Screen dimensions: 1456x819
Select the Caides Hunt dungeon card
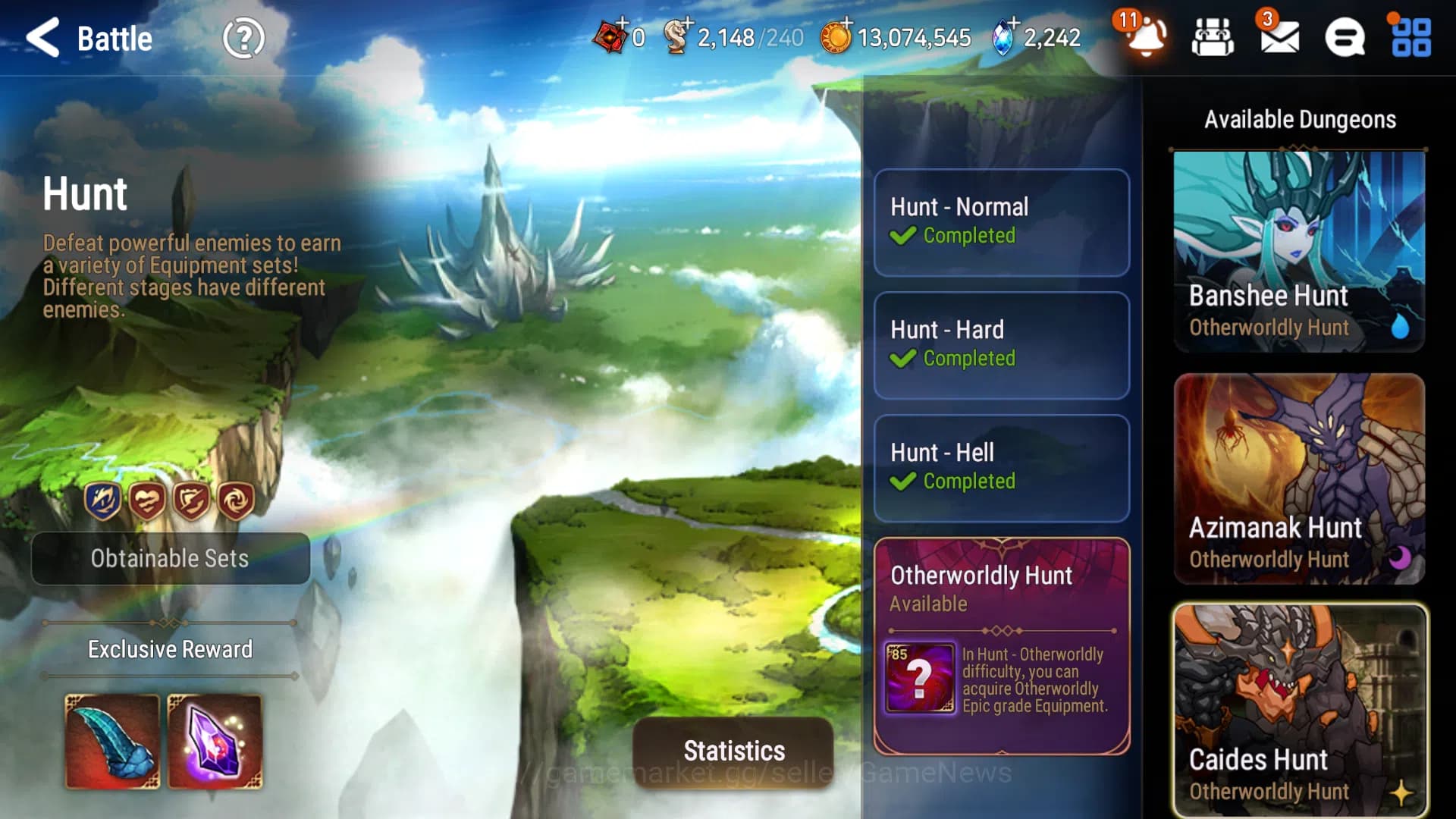click(1298, 705)
